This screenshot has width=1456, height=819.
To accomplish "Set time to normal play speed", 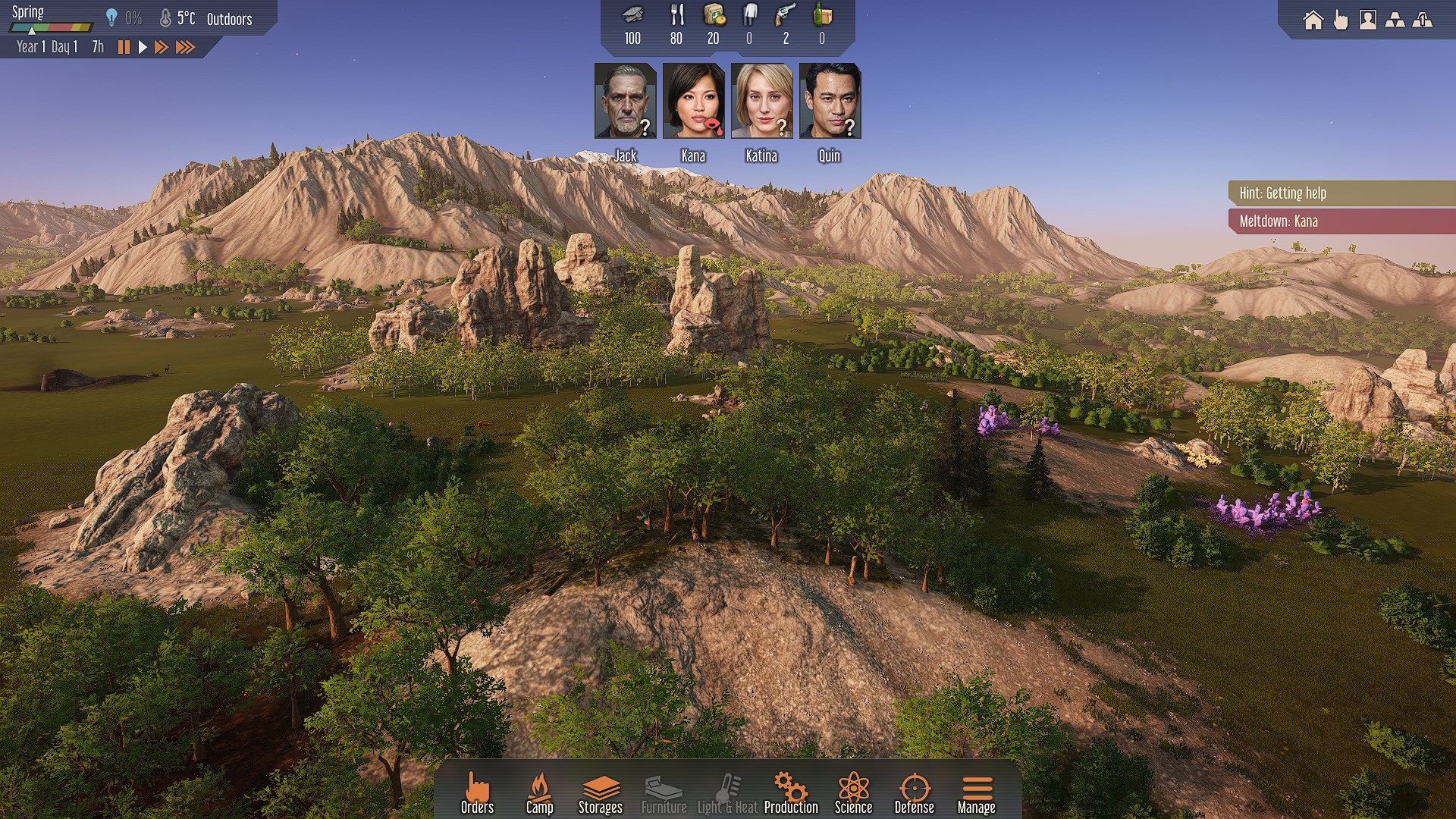I will tap(142, 47).
